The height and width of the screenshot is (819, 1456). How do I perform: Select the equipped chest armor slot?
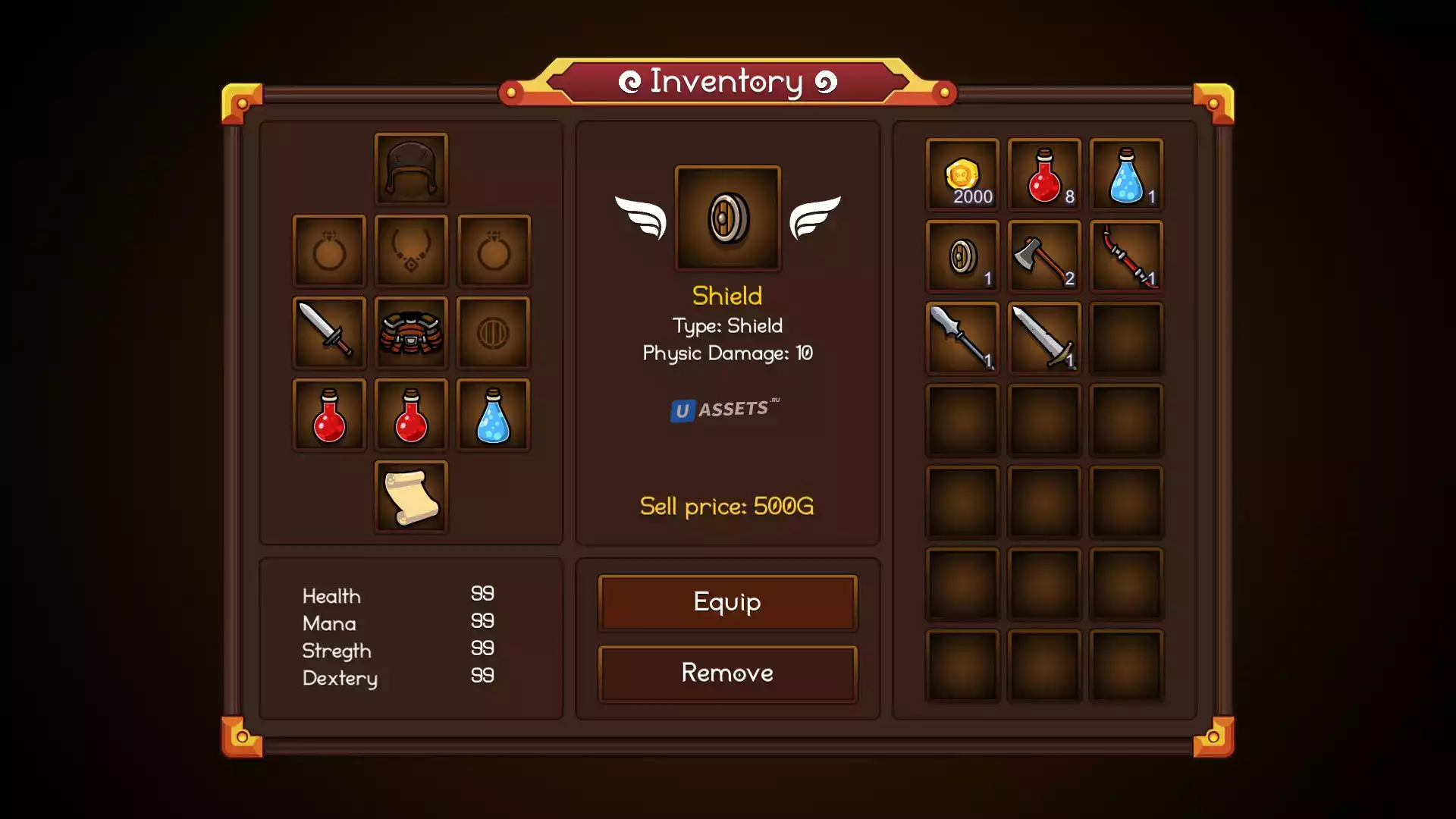click(411, 332)
